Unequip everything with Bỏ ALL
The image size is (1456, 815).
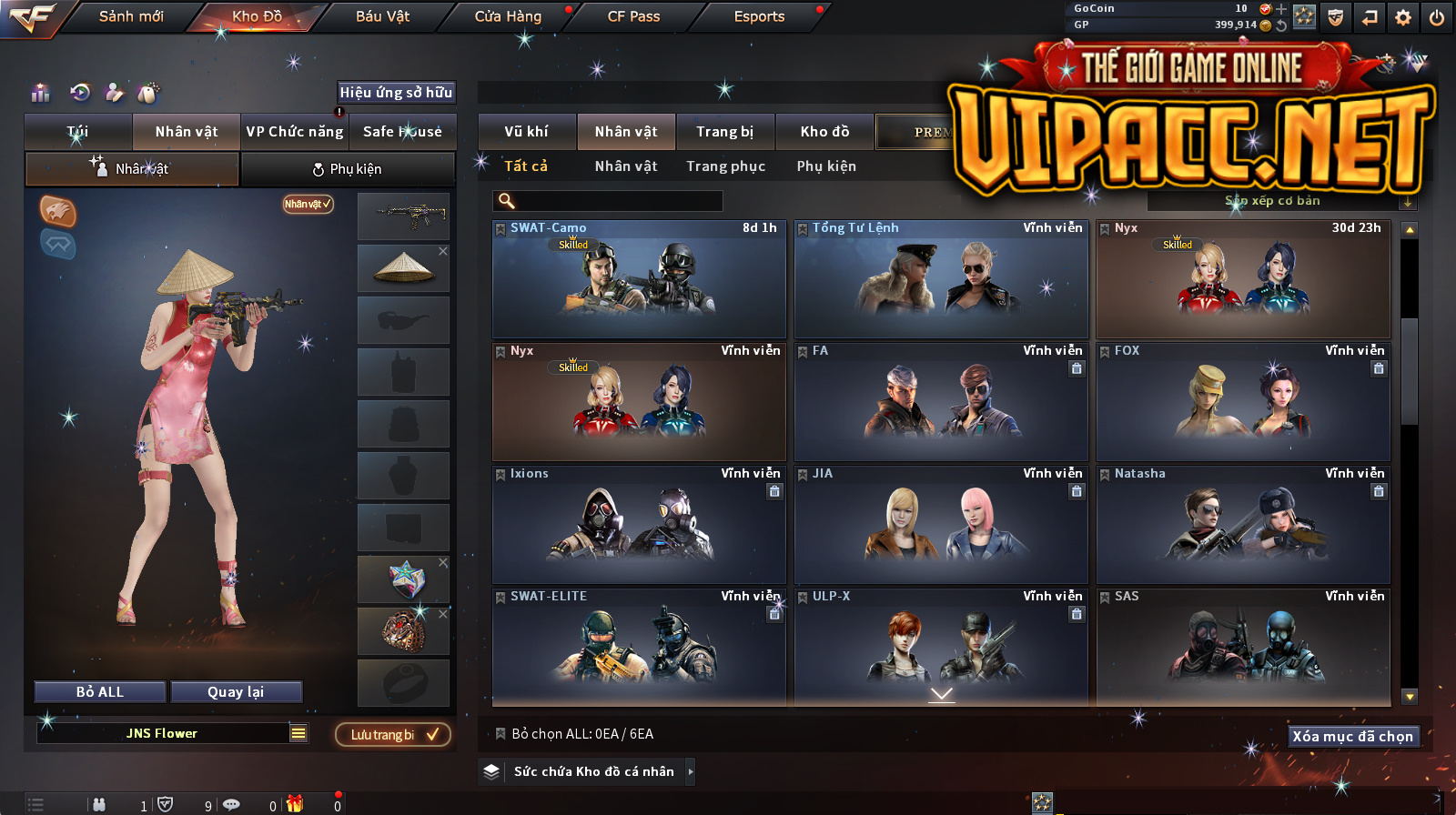pos(100,692)
